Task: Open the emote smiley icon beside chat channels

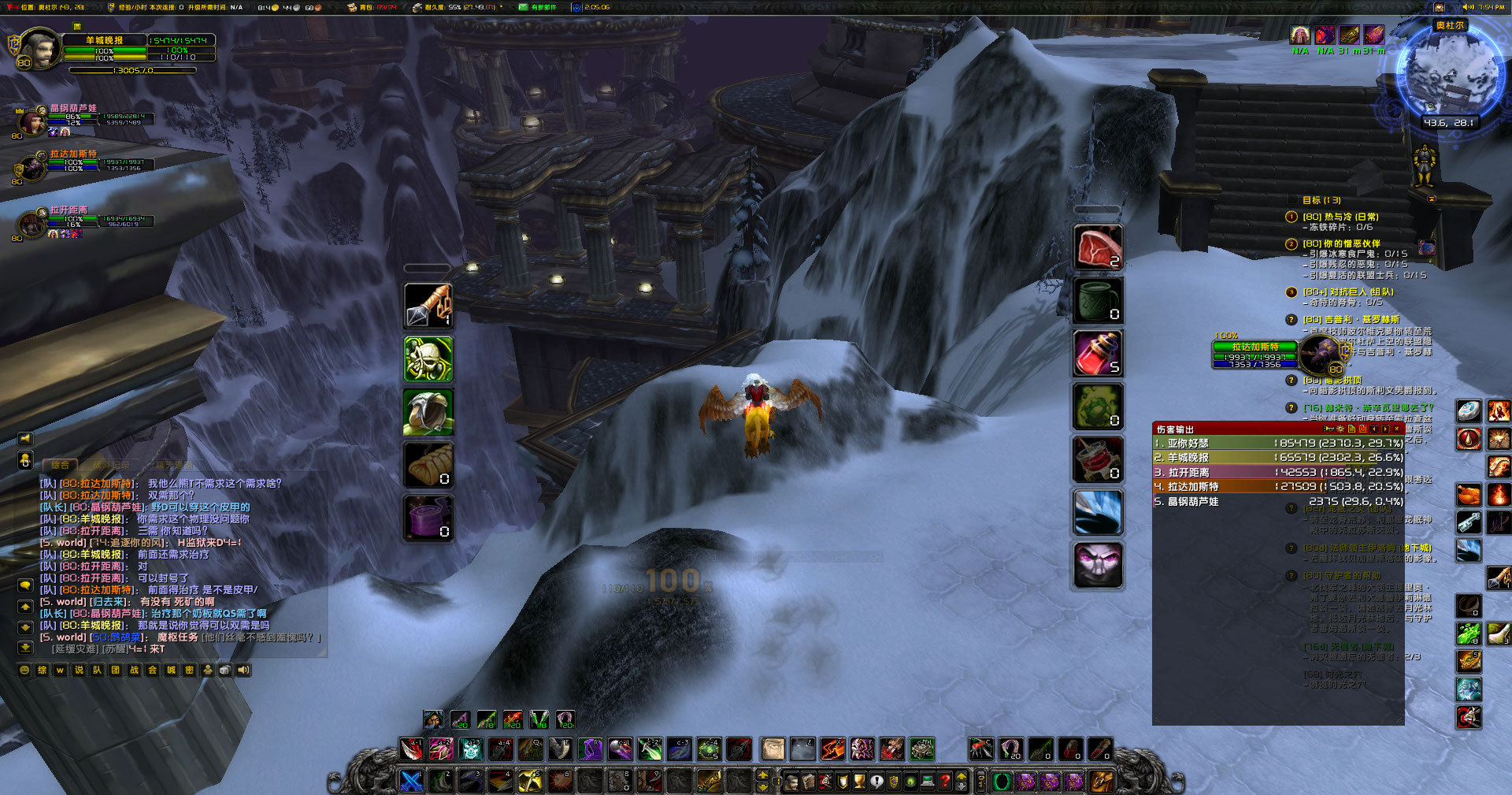Action: point(24,670)
